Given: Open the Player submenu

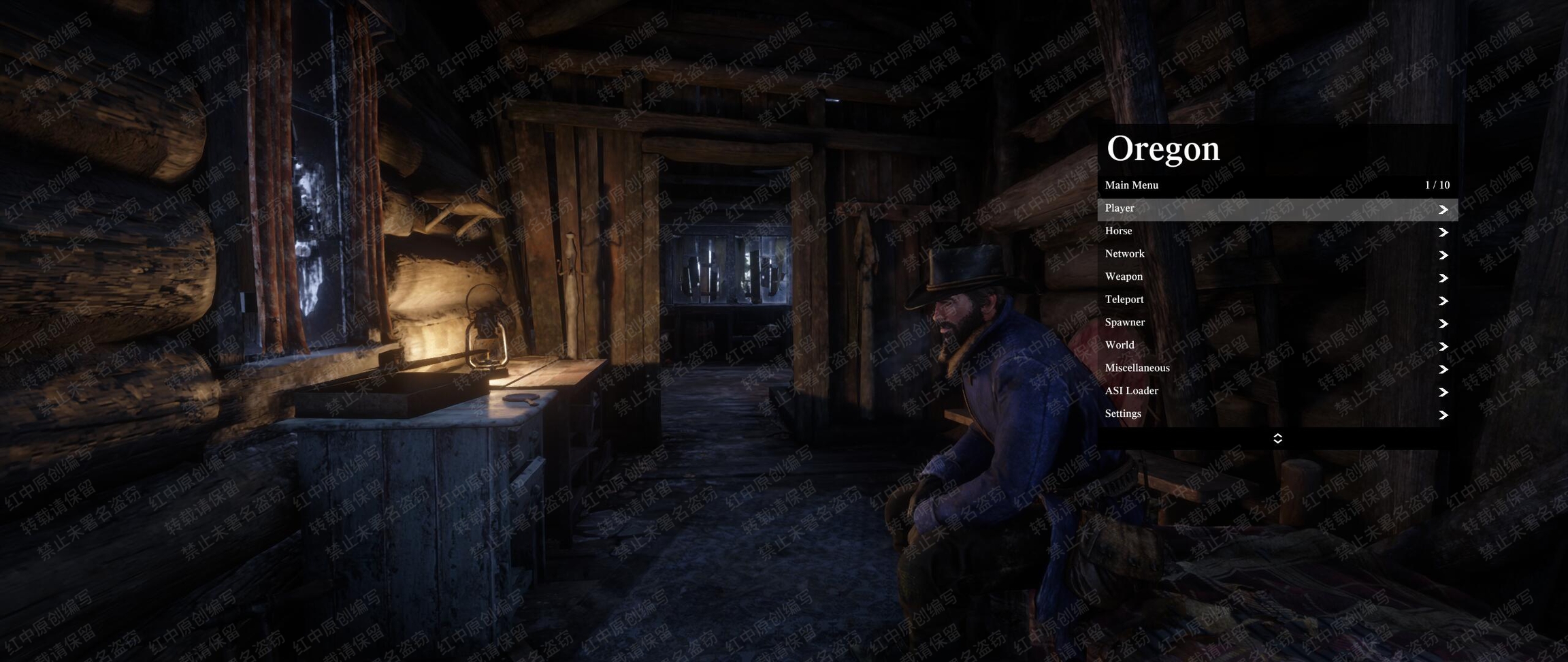Looking at the screenshot, I should tap(1277, 209).
